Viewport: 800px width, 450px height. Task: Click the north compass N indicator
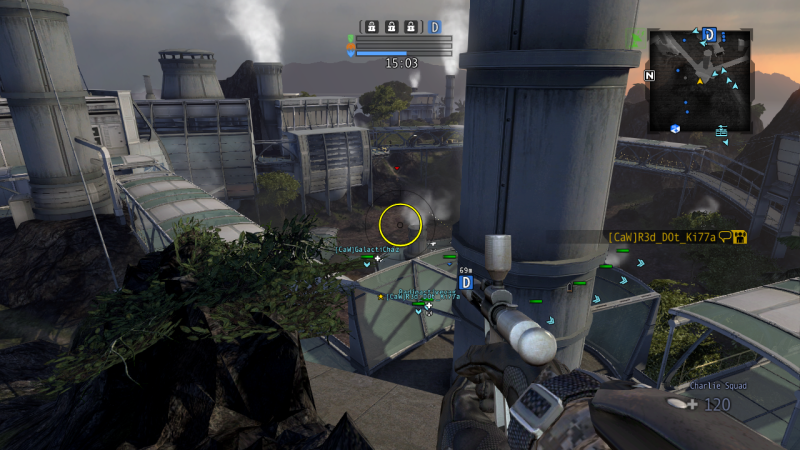click(650, 75)
